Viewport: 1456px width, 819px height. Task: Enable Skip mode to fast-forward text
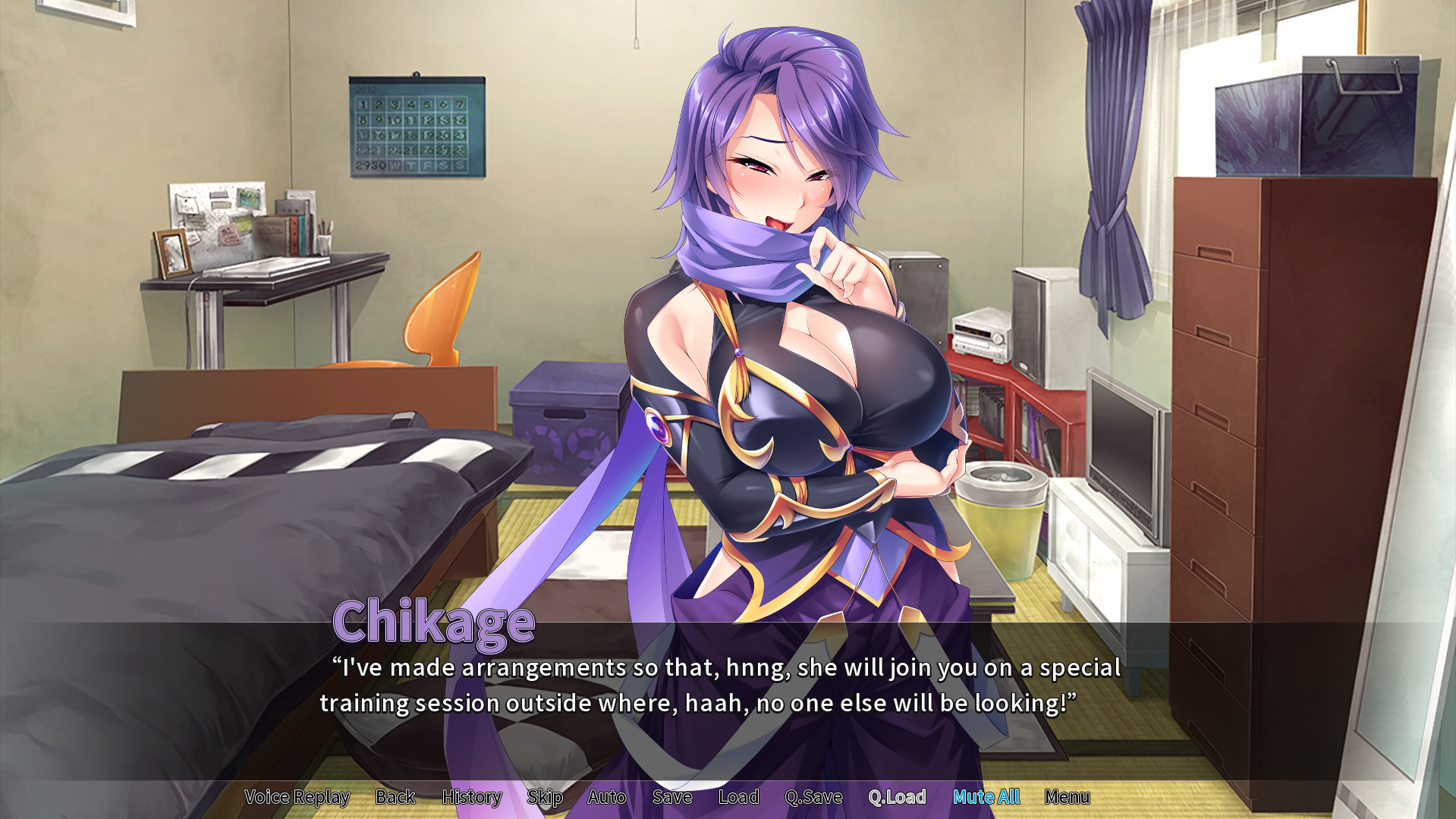click(x=545, y=797)
